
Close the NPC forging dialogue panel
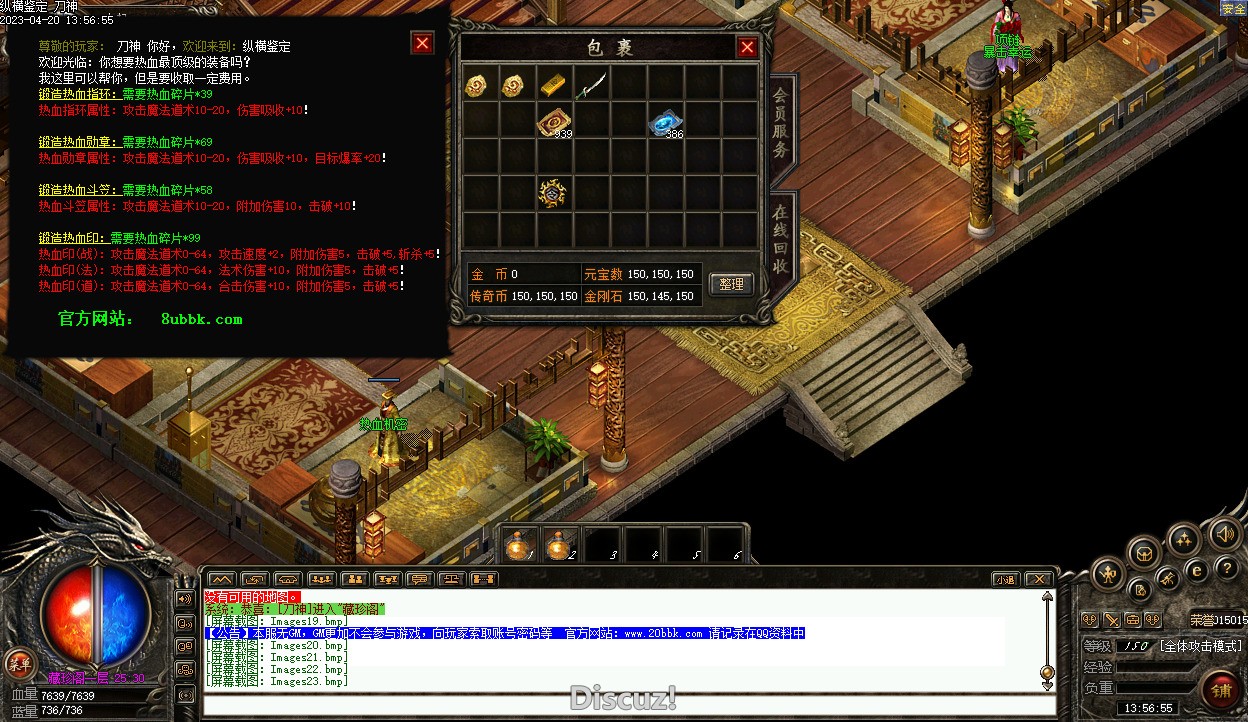click(422, 43)
